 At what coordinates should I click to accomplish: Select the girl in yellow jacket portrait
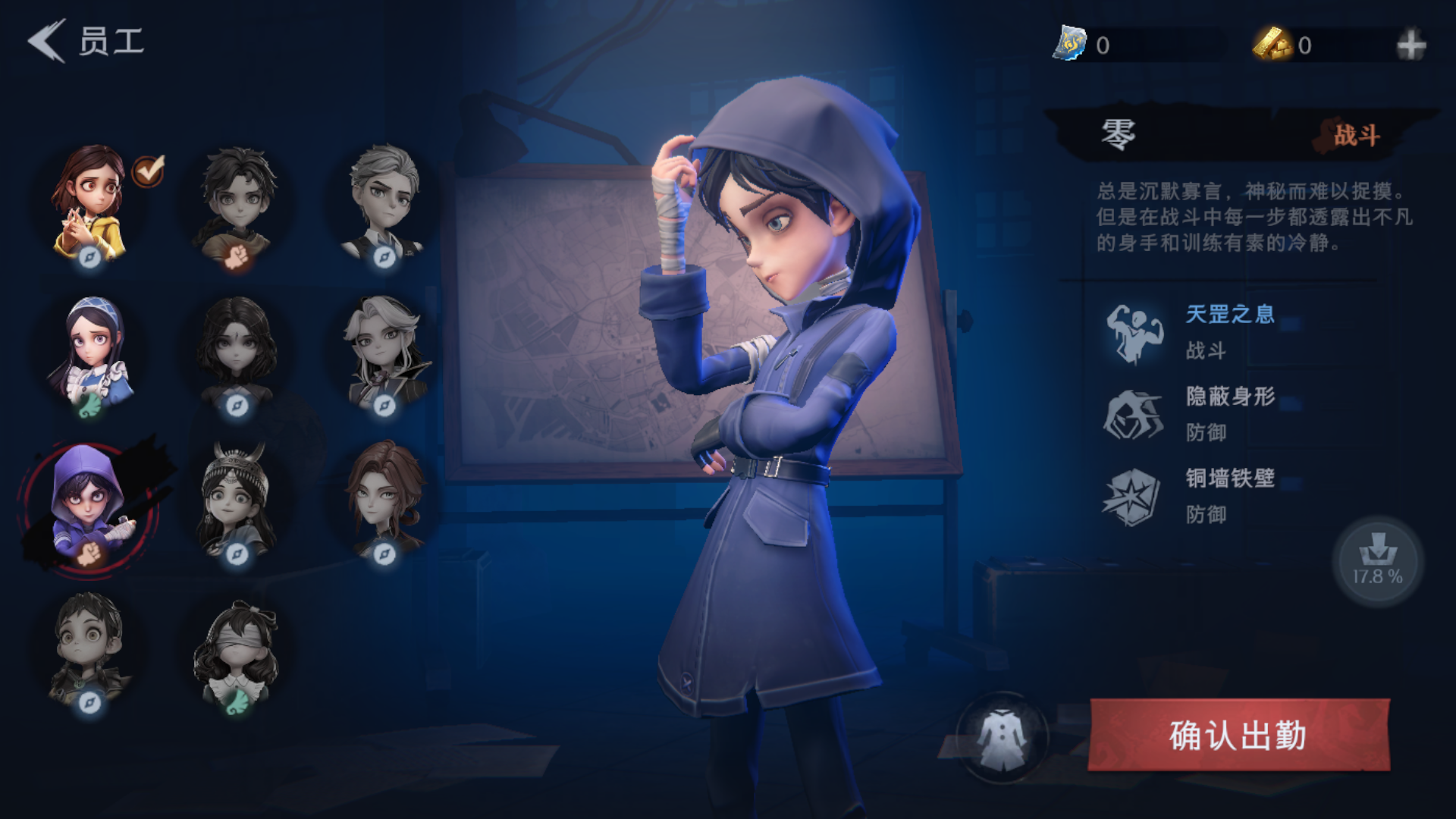[89, 202]
